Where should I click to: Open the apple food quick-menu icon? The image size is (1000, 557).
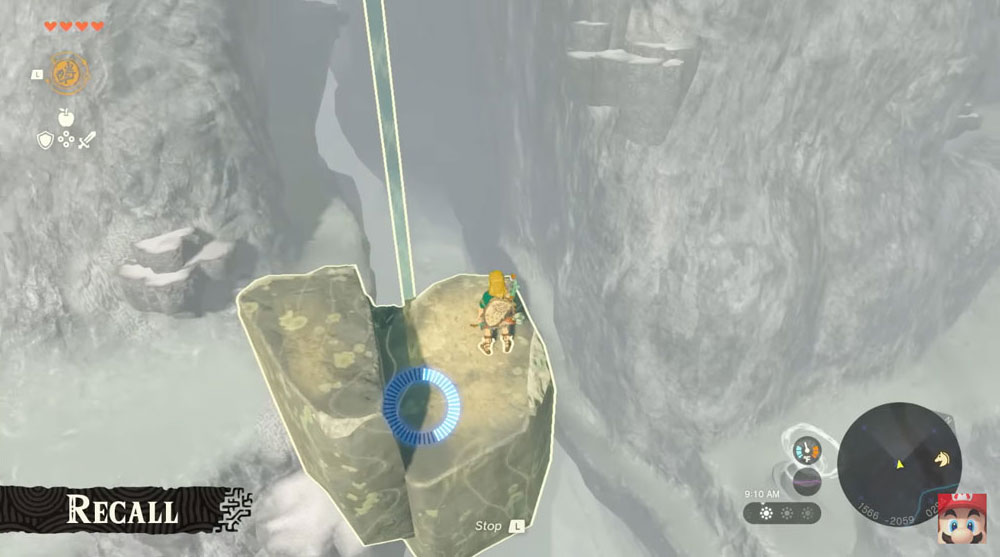[x=67, y=118]
